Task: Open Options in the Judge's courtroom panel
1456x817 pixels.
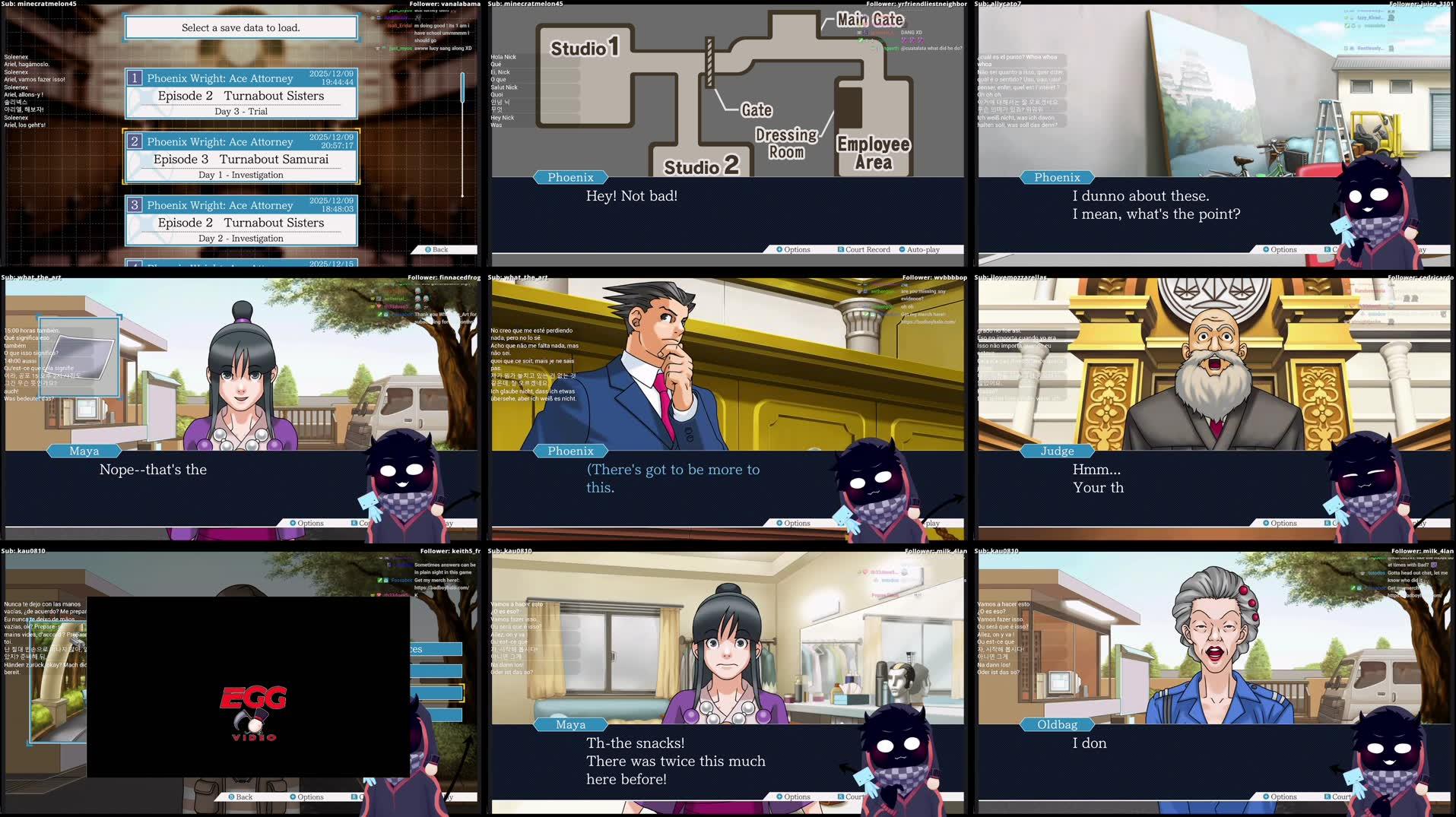Action: tap(1280, 523)
